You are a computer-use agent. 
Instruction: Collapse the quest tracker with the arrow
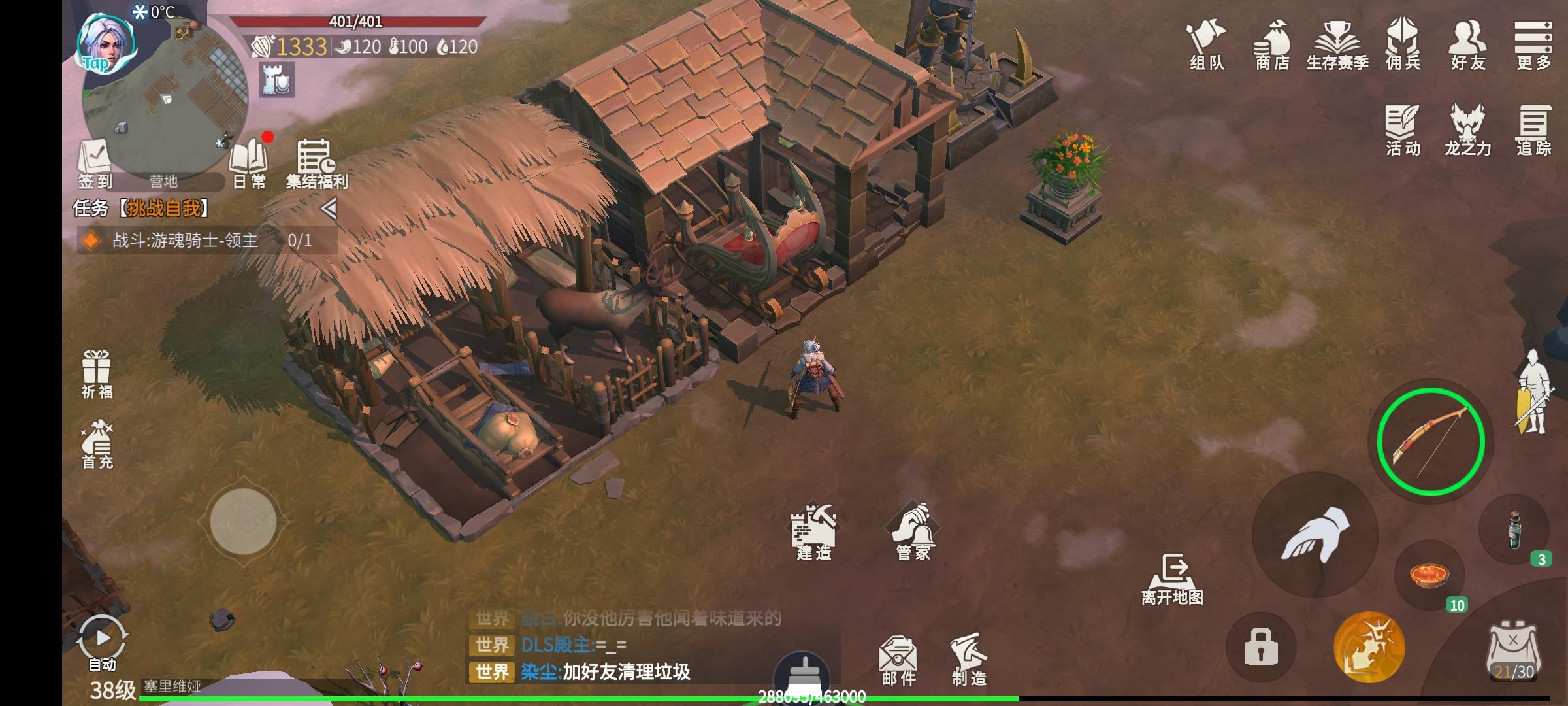click(329, 209)
